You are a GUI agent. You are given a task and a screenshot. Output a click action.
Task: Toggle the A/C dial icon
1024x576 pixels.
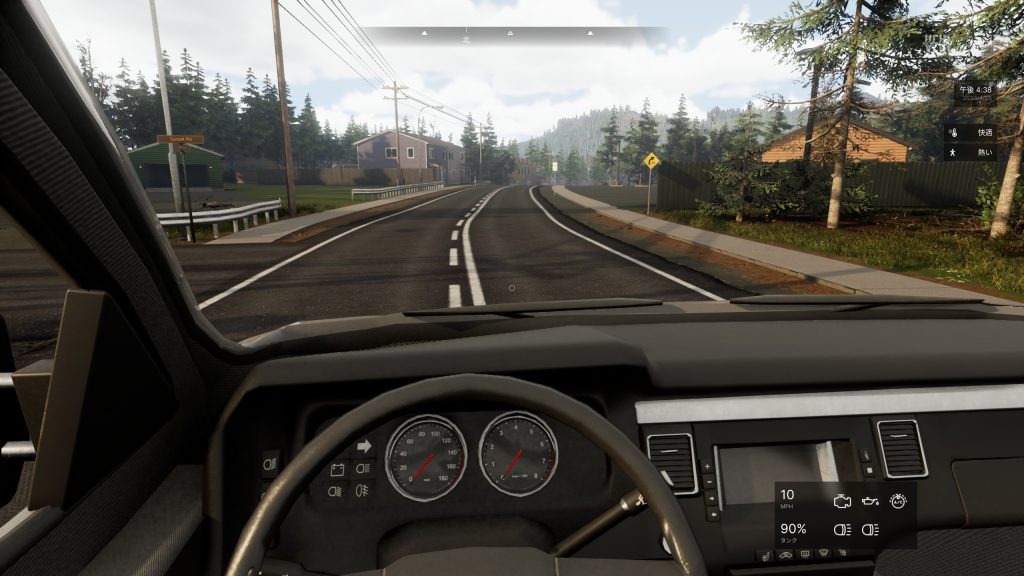pos(898,501)
